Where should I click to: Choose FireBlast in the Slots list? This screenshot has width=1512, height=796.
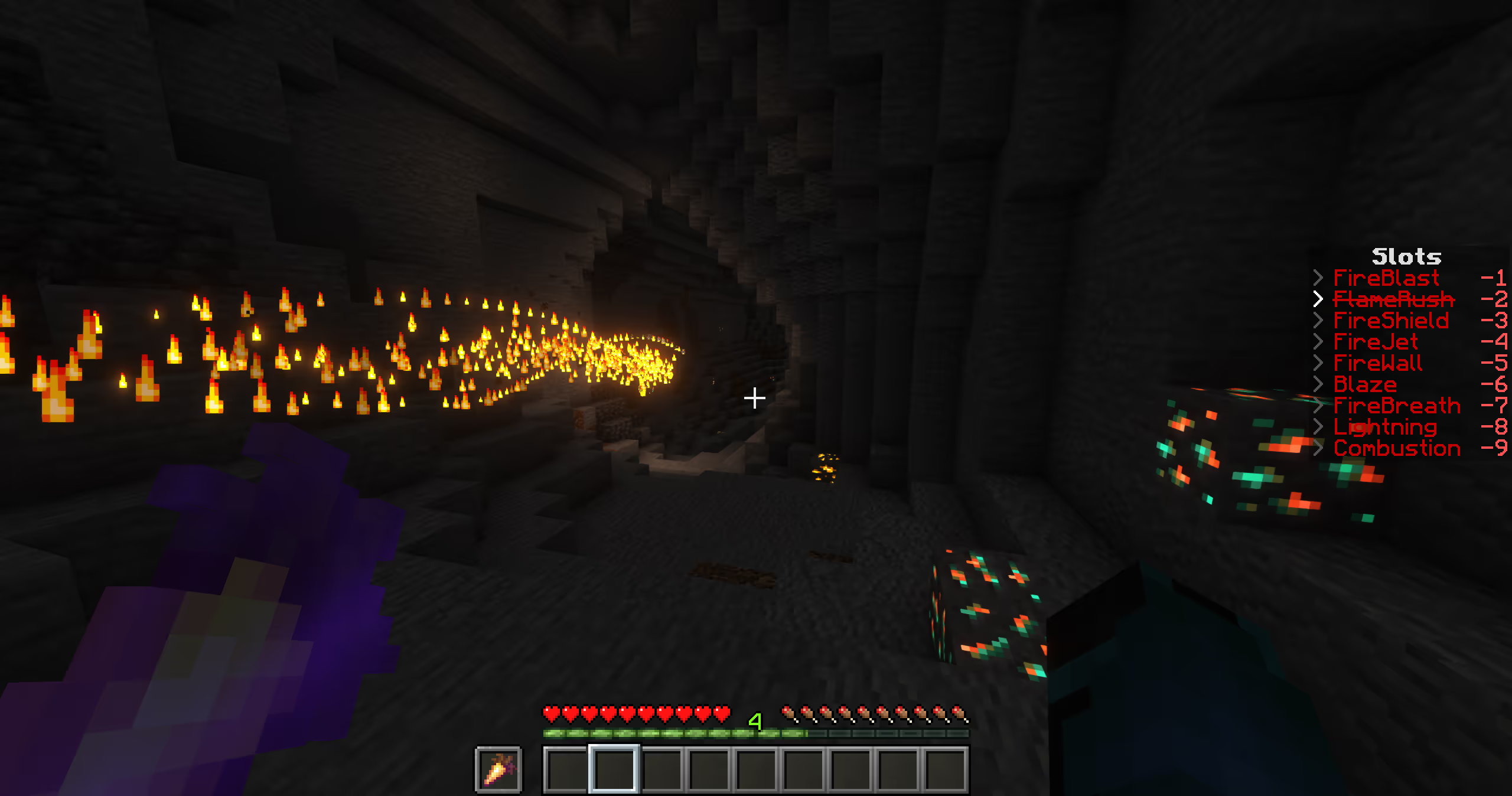point(1386,278)
